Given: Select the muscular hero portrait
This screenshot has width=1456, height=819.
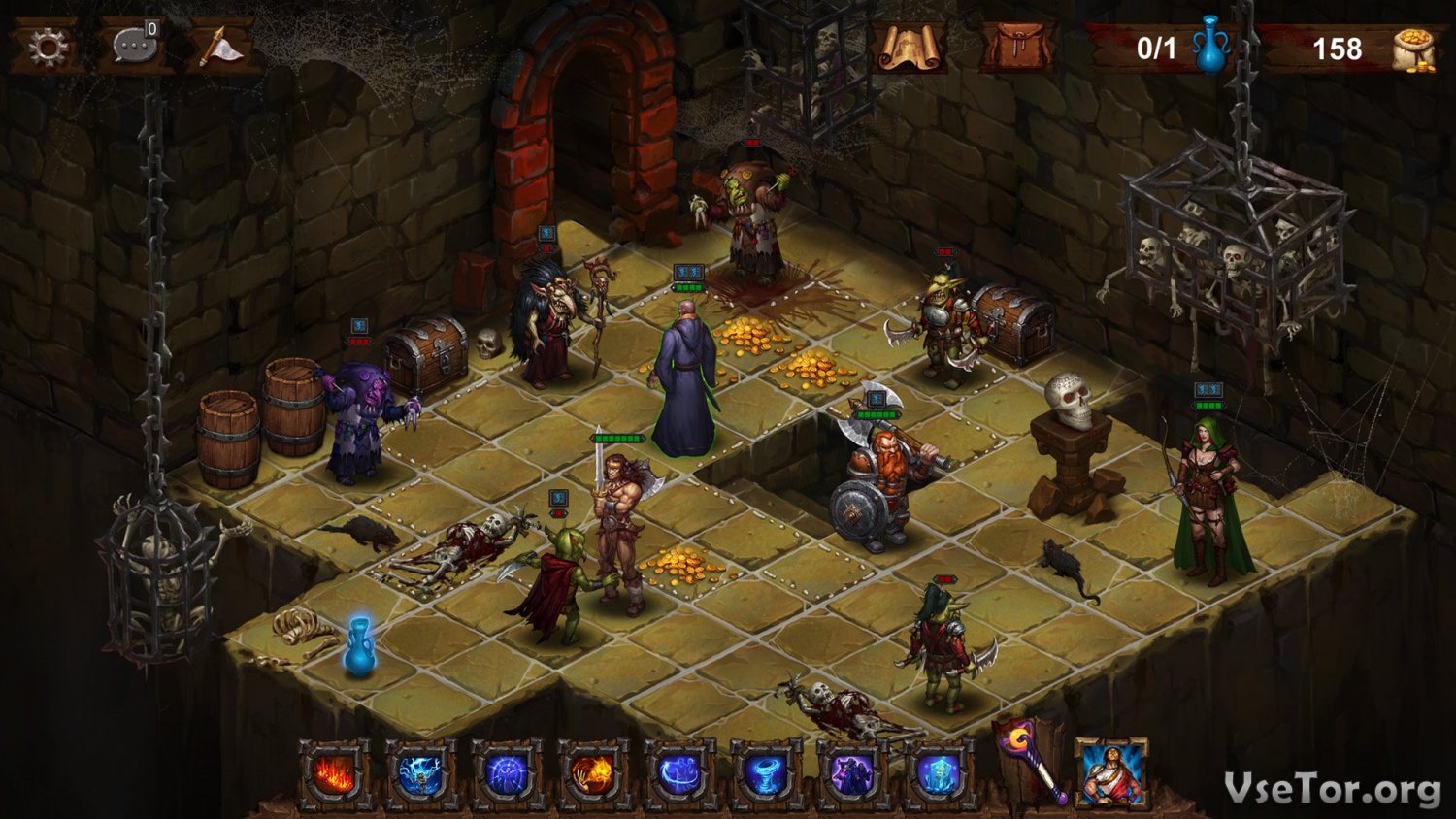Looking at the screenshot, I should [1111, 773].
